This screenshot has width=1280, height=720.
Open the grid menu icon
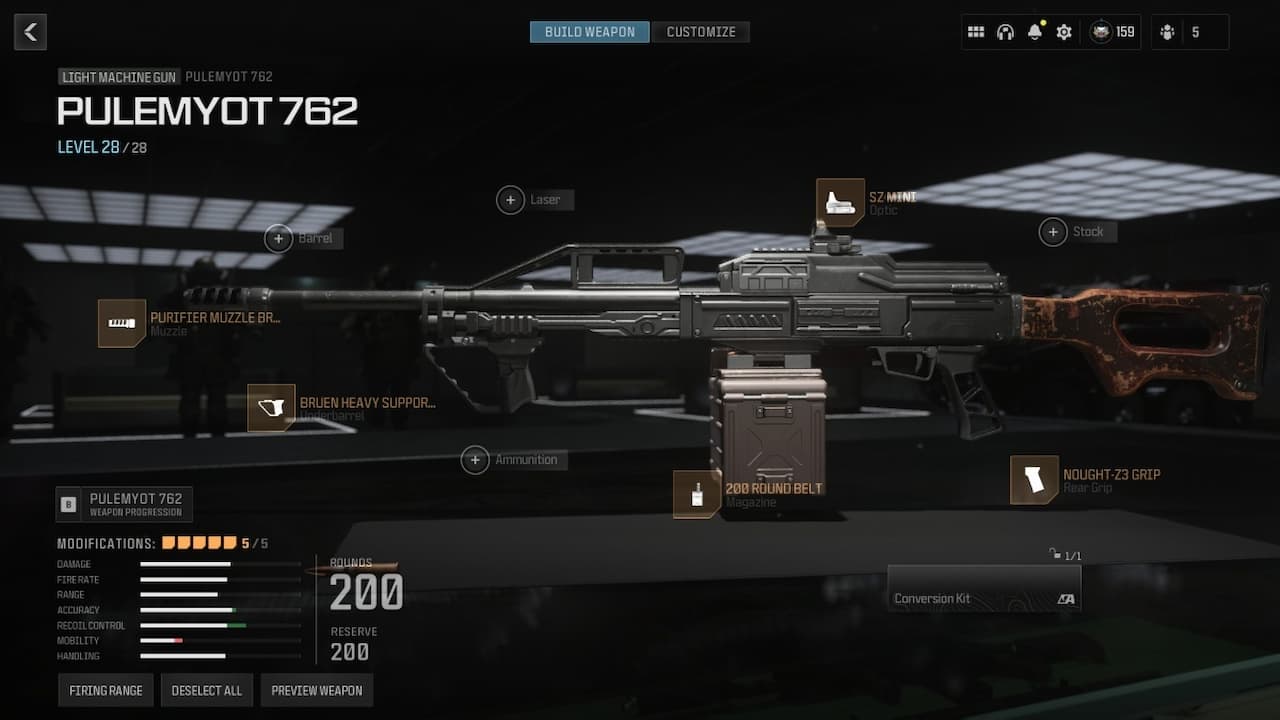coord(976,32)
